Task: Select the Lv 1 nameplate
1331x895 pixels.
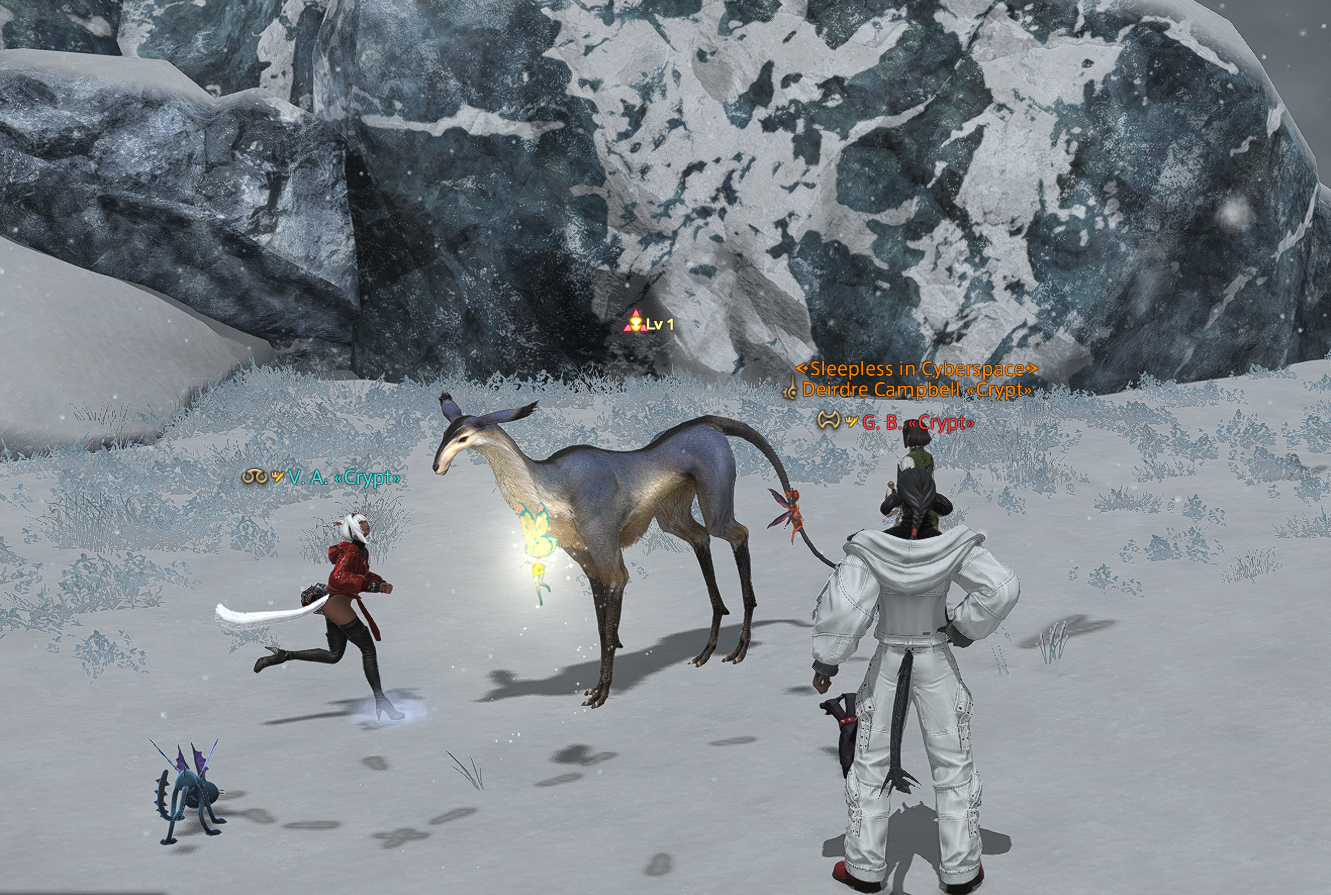Action: [x=659, y=324]
